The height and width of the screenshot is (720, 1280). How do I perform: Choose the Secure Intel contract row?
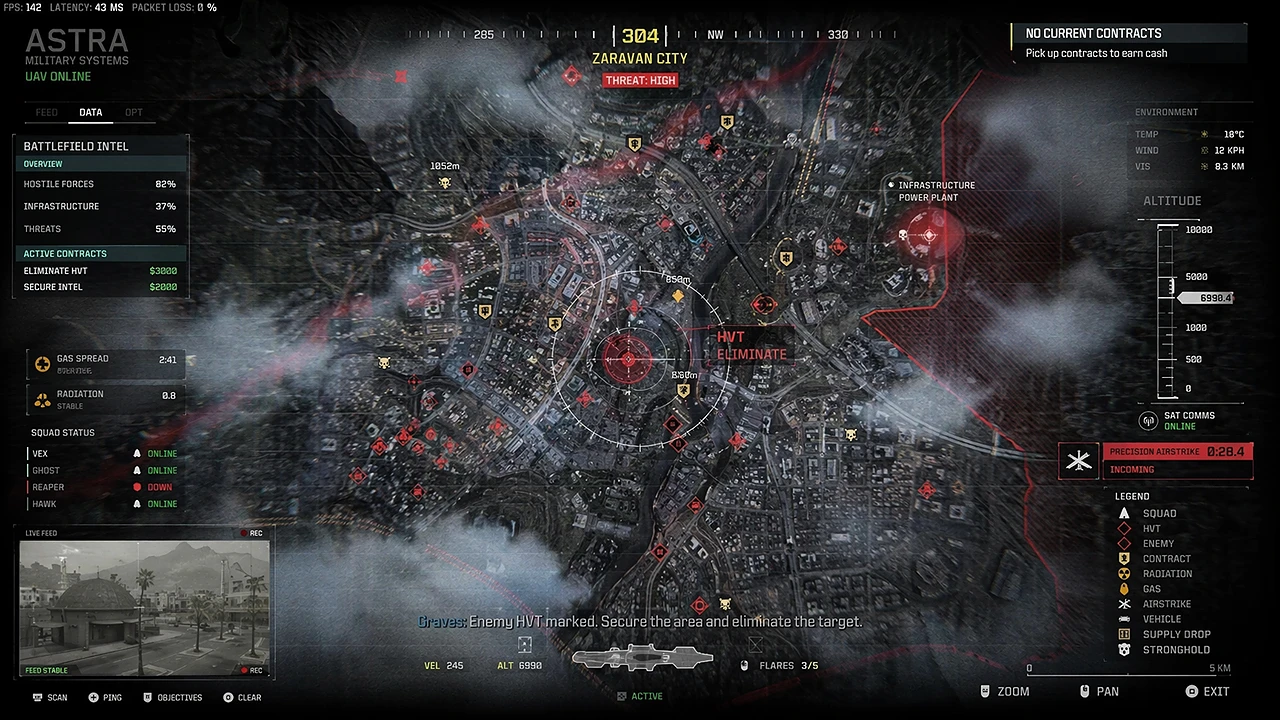(x=100, y=287)
